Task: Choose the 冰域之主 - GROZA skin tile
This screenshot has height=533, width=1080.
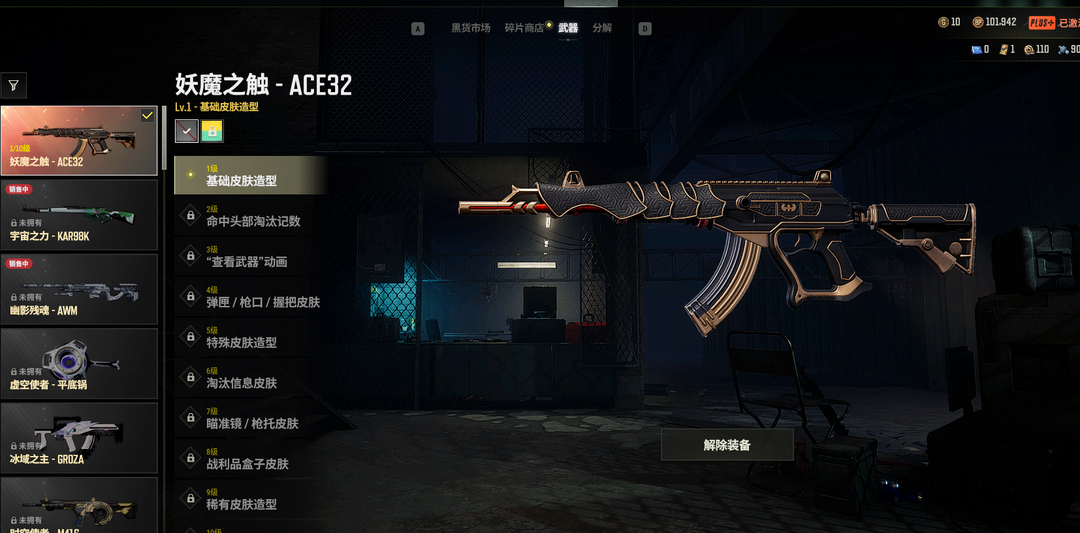Action: [x=79, y=438]
